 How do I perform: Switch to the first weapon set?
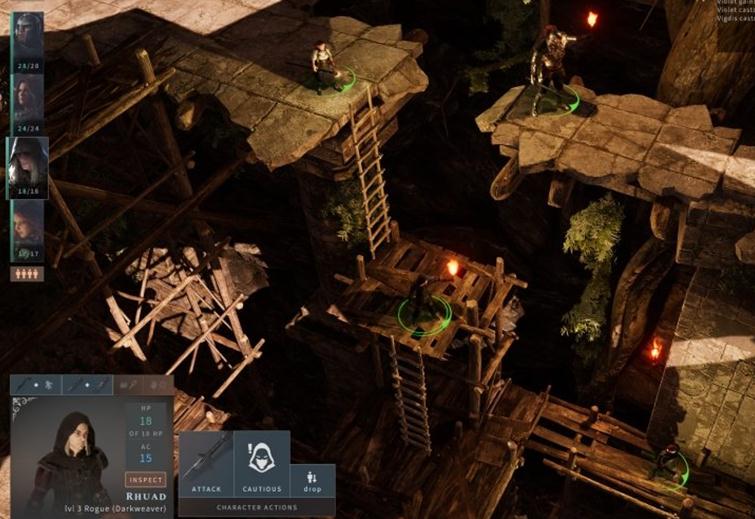click(x=36, y=385)
